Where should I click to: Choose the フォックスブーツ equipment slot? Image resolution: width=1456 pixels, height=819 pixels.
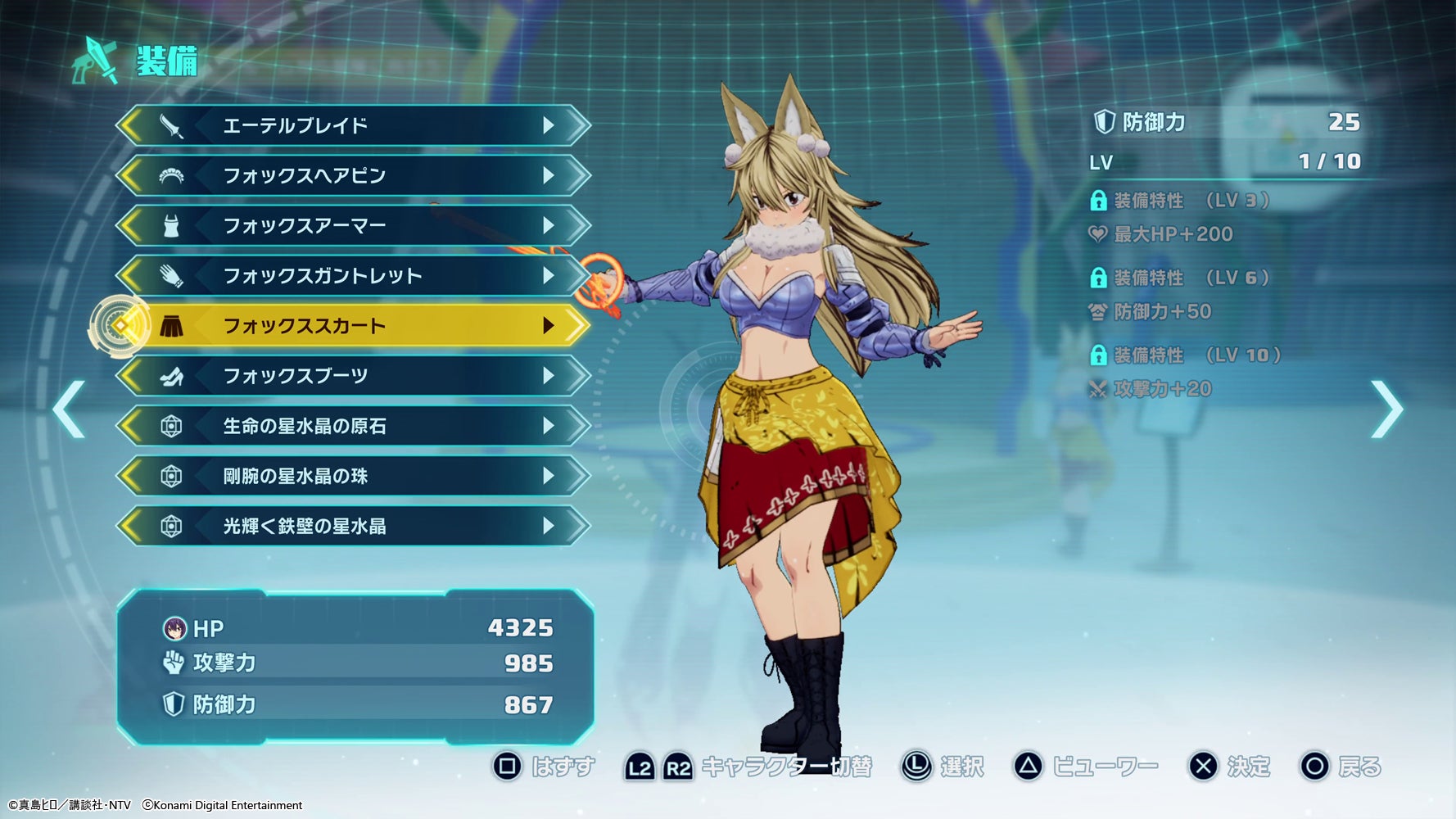352,376
